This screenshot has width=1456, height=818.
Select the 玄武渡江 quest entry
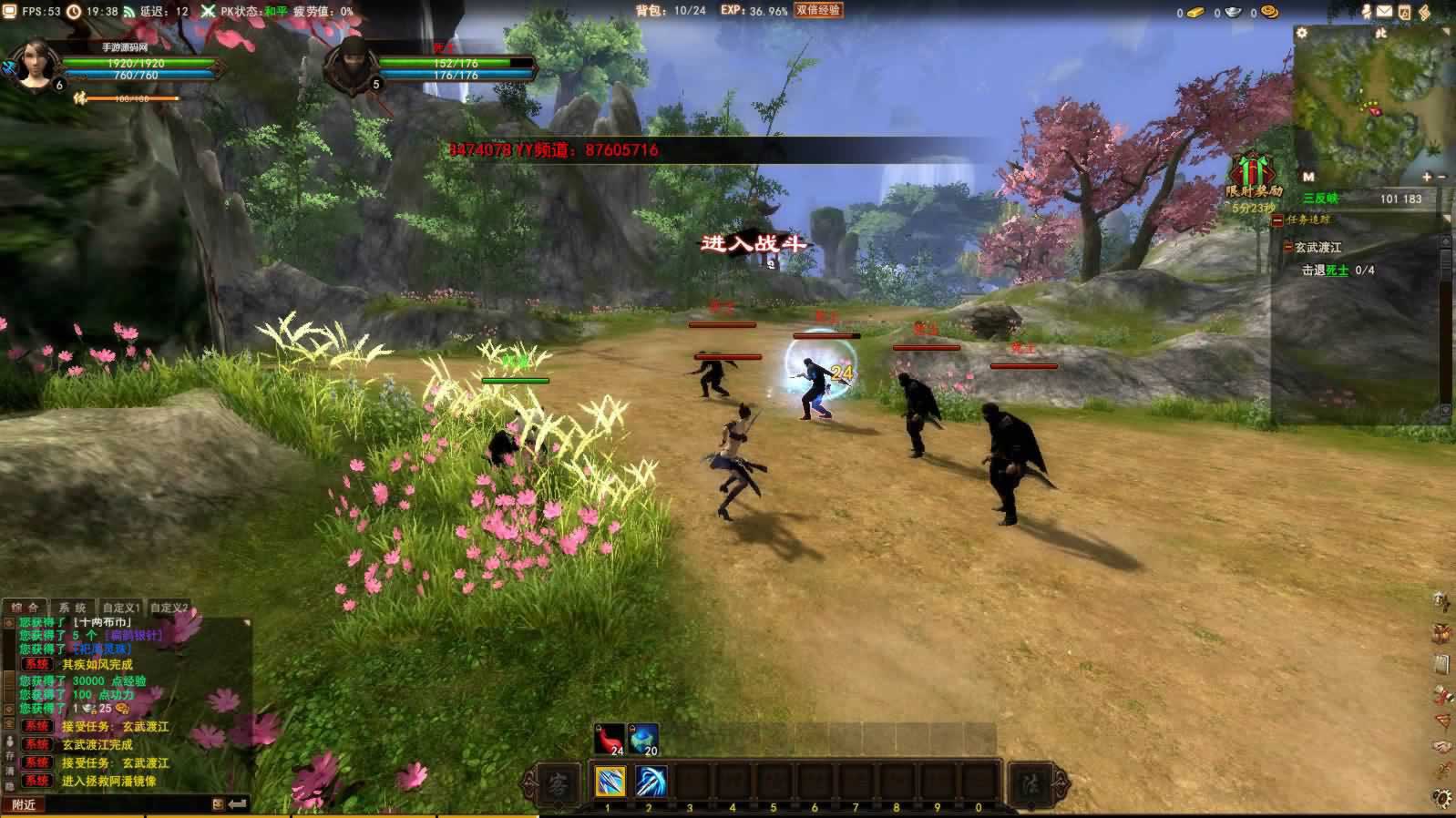(1318, 248)
